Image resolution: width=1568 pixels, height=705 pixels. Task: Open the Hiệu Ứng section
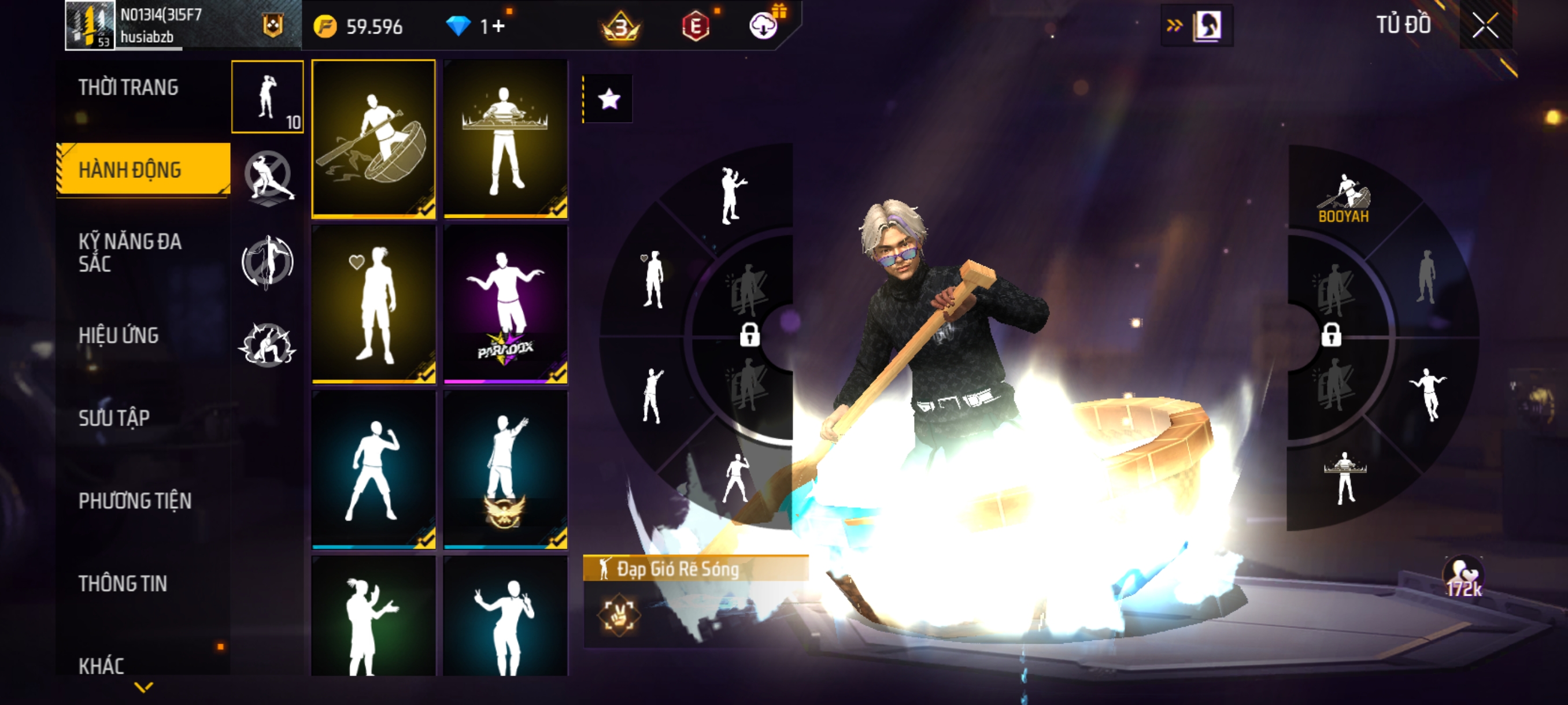click(x=119, y=335)
